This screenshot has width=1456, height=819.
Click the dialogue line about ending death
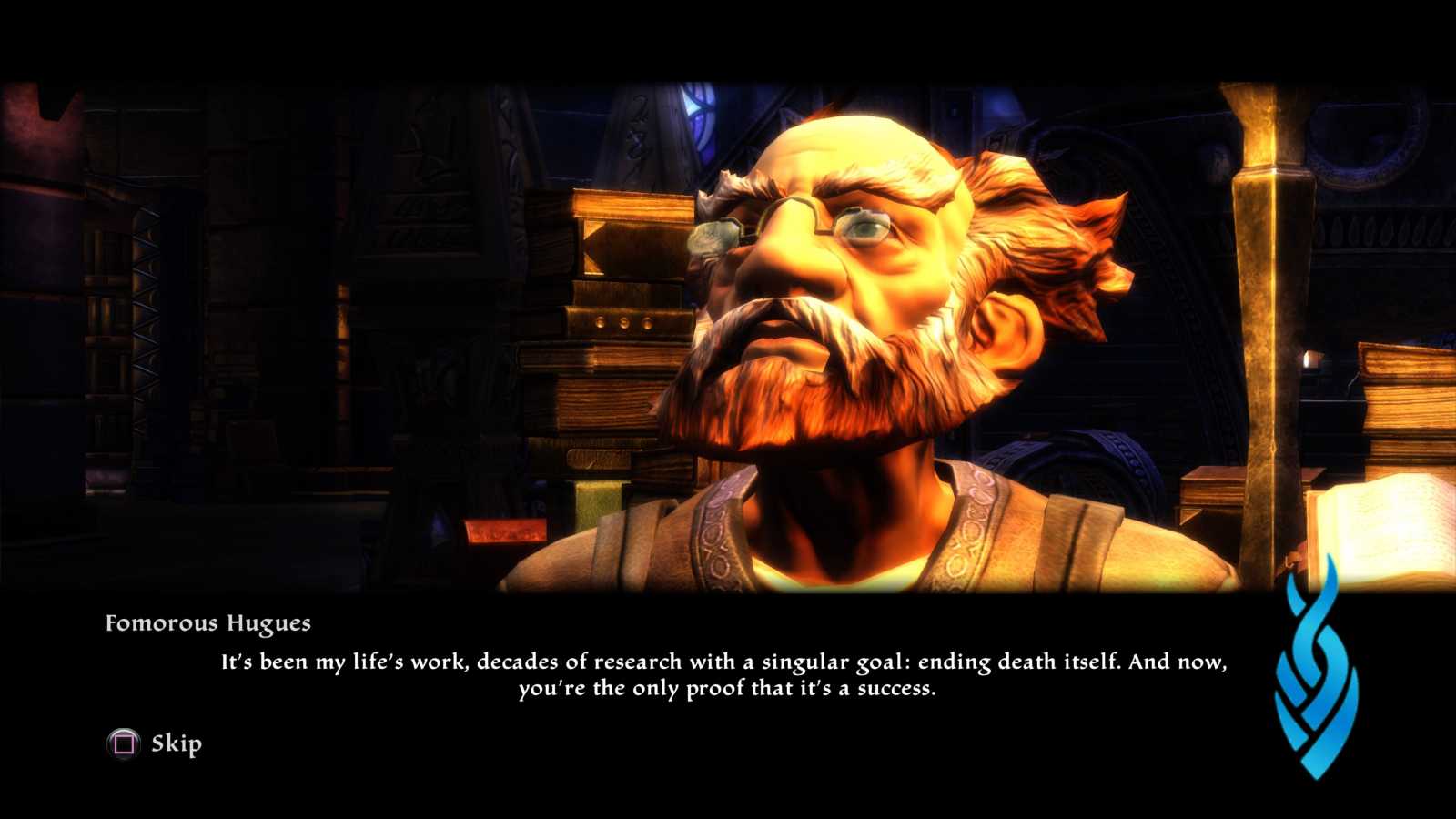(x=723, y=662)
